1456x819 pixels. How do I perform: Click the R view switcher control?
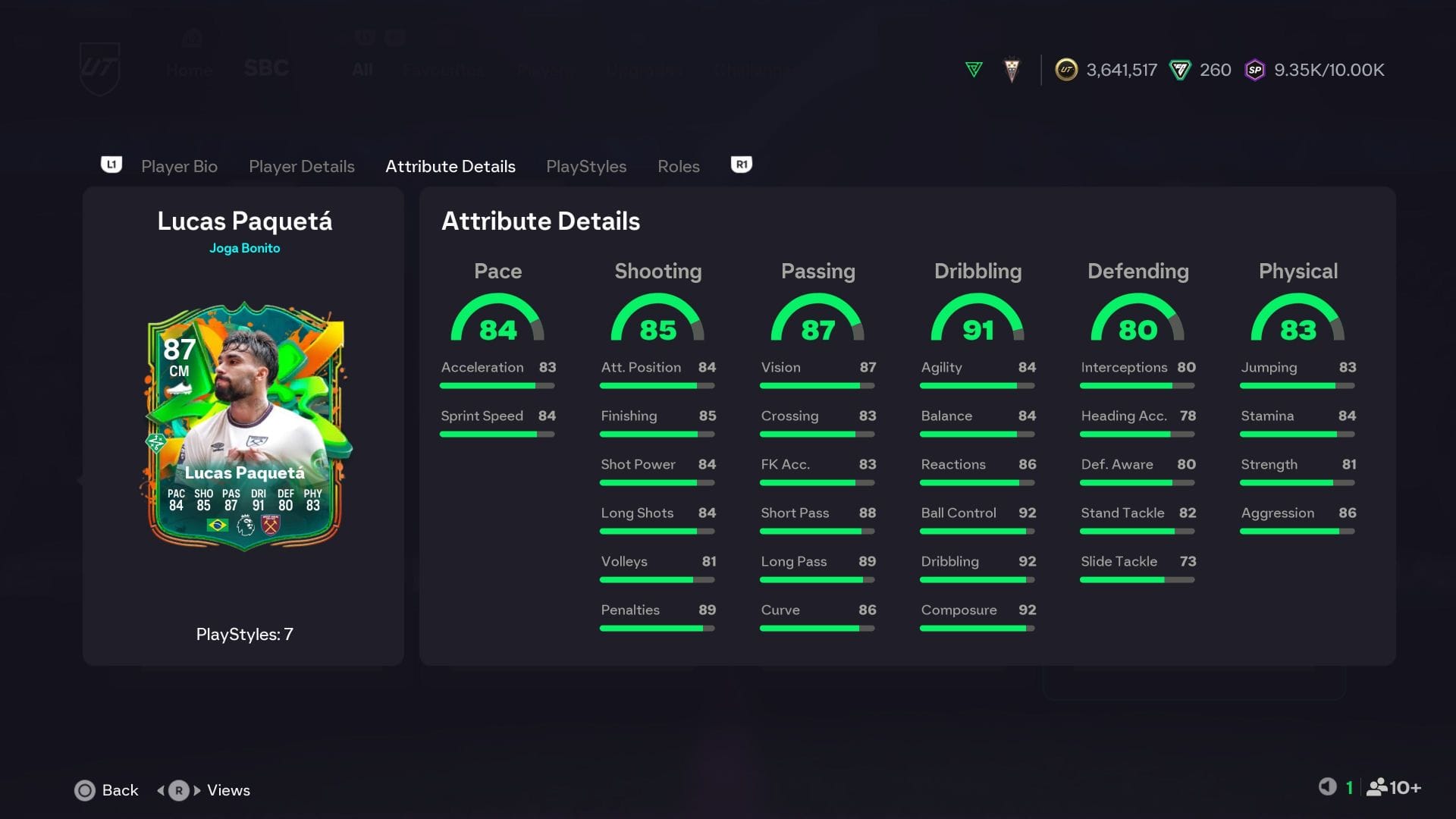coord(179,790)
